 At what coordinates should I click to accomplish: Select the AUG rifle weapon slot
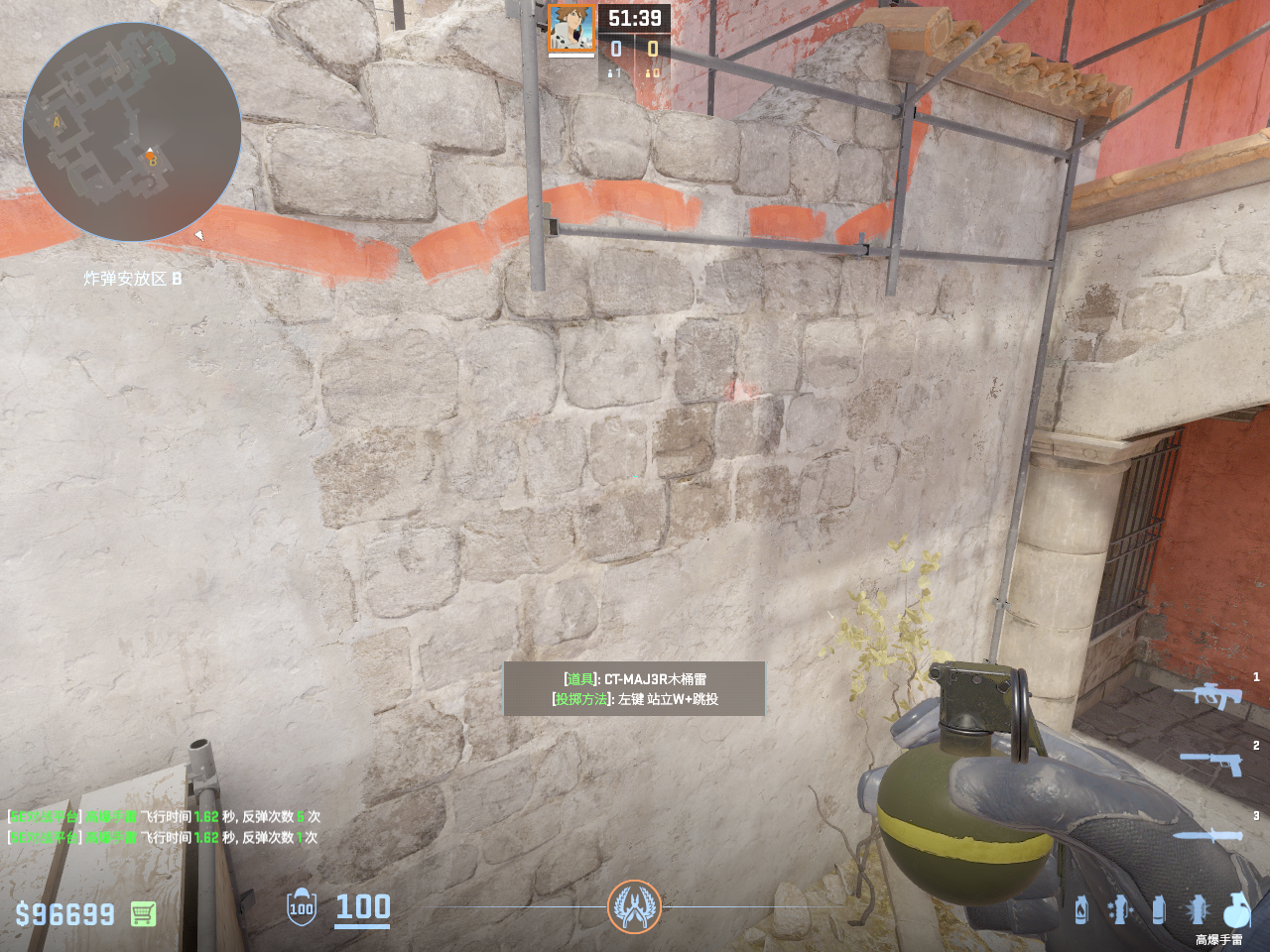click(x=1207, y=695)
